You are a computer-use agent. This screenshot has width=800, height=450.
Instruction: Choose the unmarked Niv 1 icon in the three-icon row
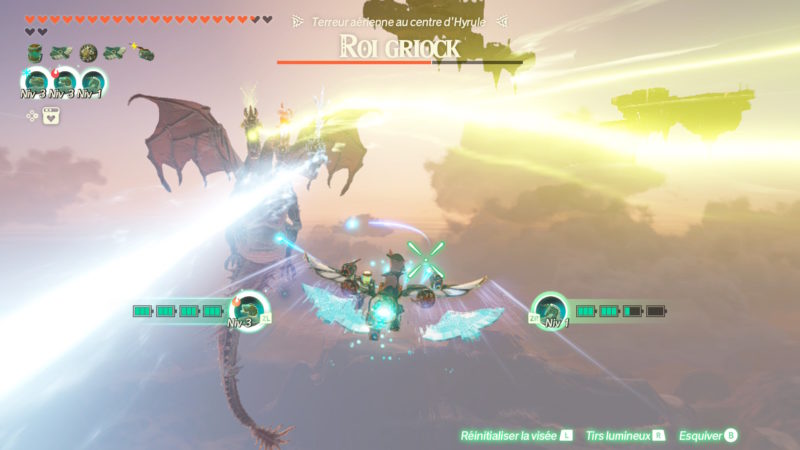pos(92,82)
